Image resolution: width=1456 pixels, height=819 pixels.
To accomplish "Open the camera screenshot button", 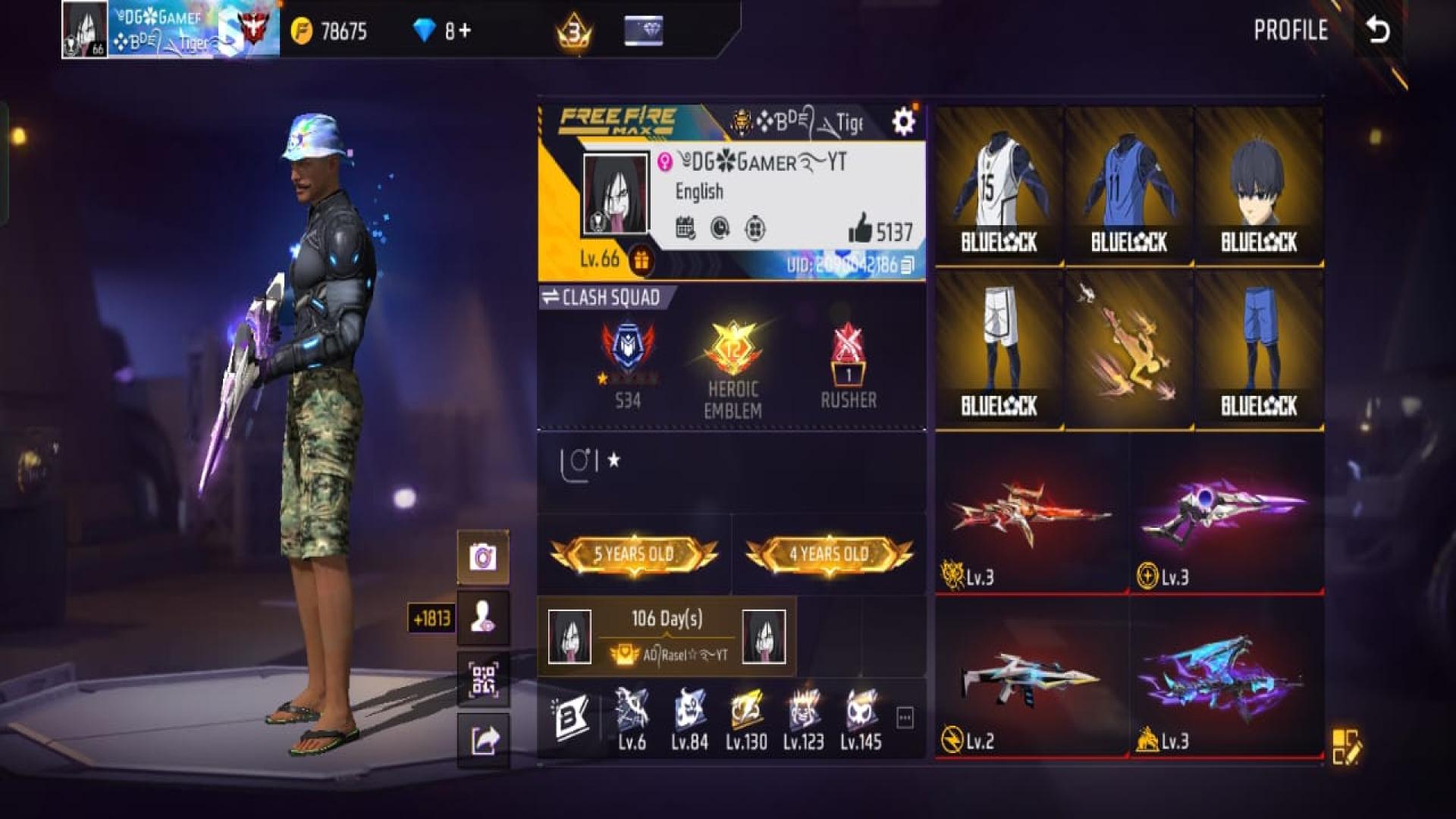I will click(483, 557).
